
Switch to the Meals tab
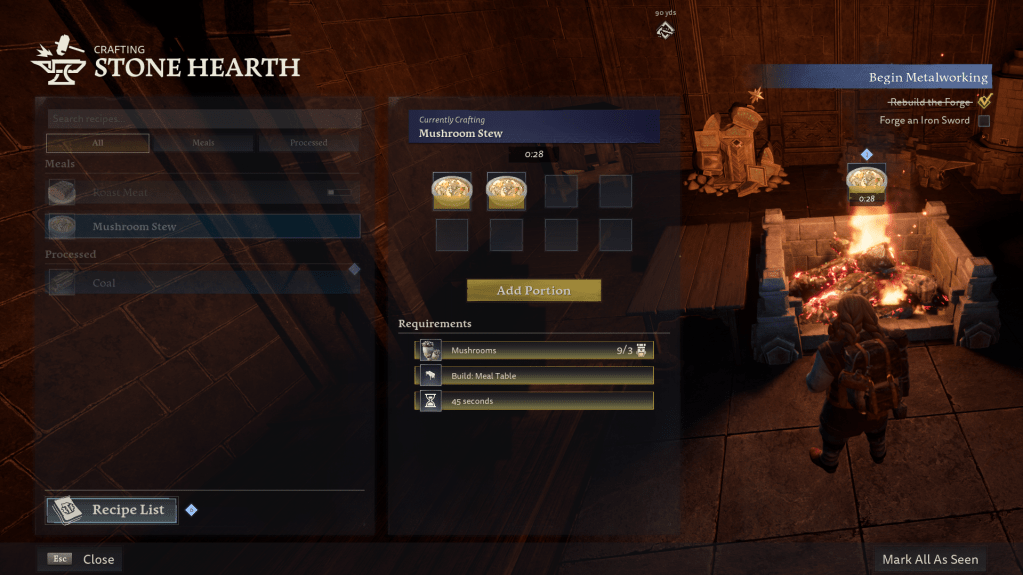click(203, 143)
